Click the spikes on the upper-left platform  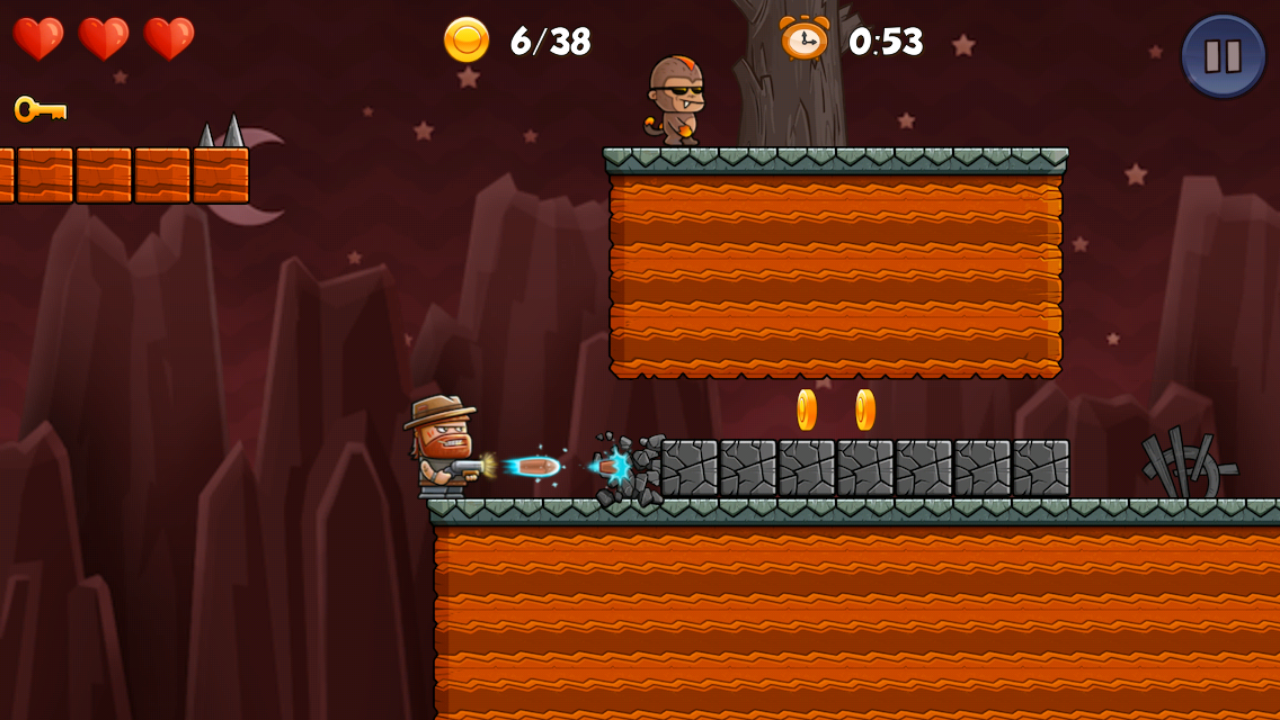(x=219, y=138)
